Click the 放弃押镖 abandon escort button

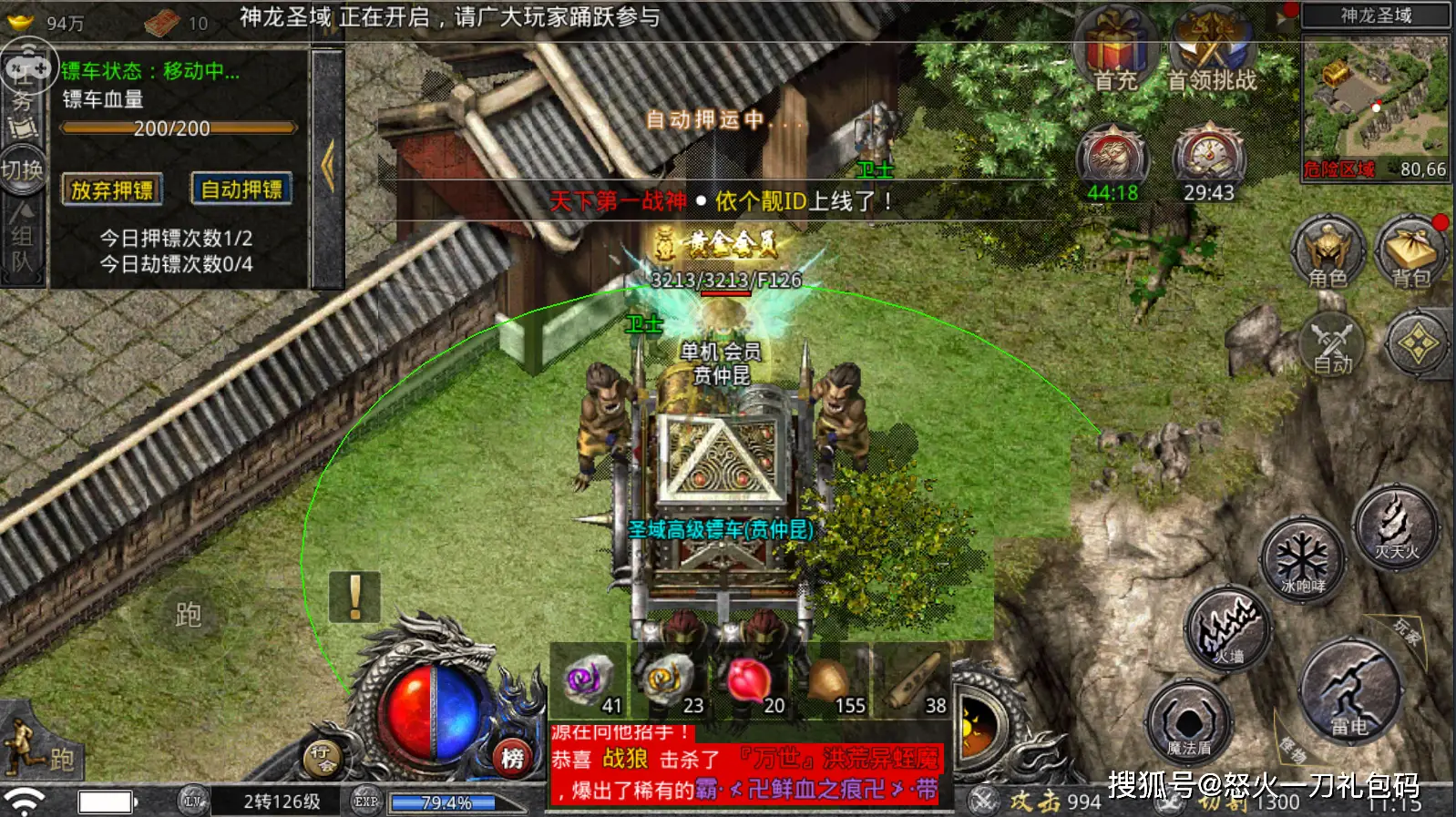(x=112, y=189)
